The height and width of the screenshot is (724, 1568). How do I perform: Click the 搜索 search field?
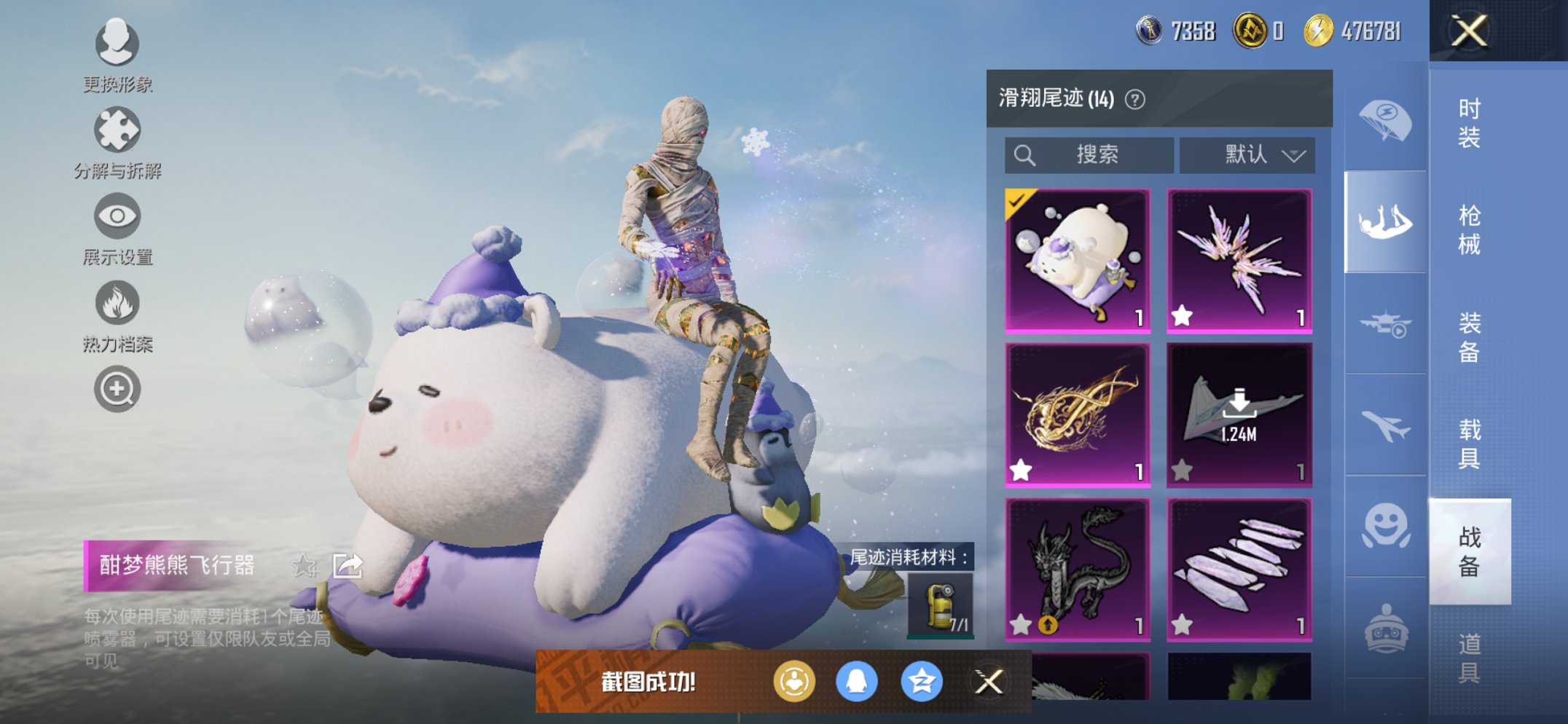pyautogui.click(x=1089, y=155)
